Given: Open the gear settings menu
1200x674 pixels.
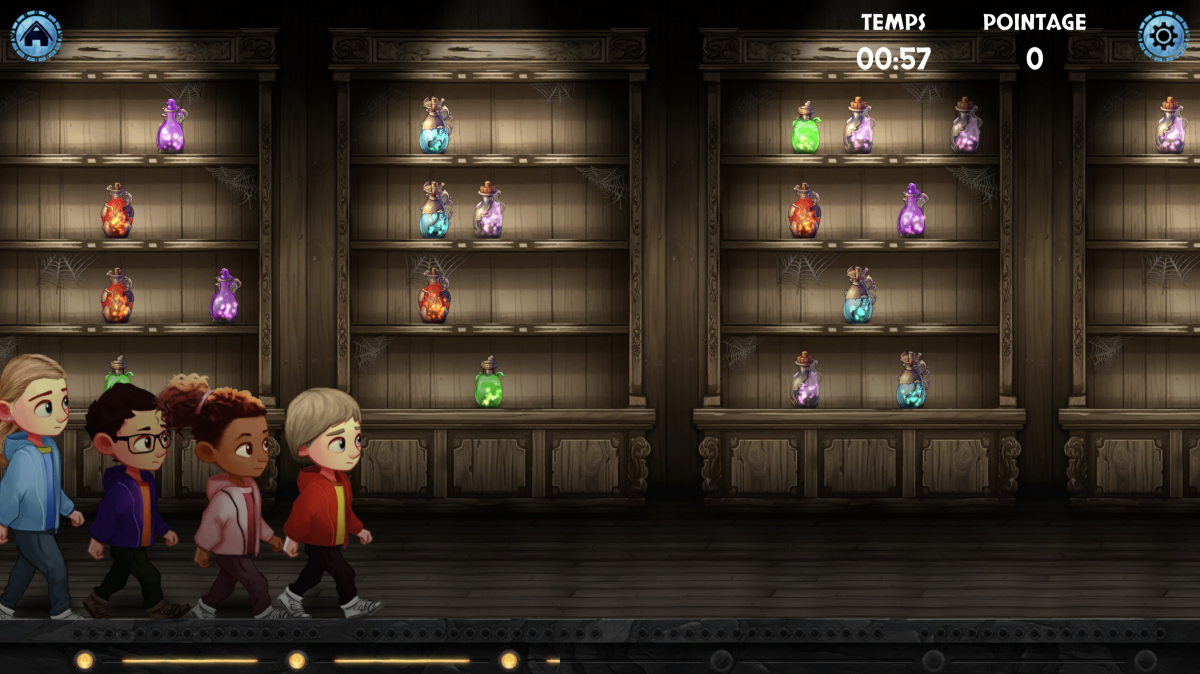Looking at the screenshot, I should coord(1163,36).
